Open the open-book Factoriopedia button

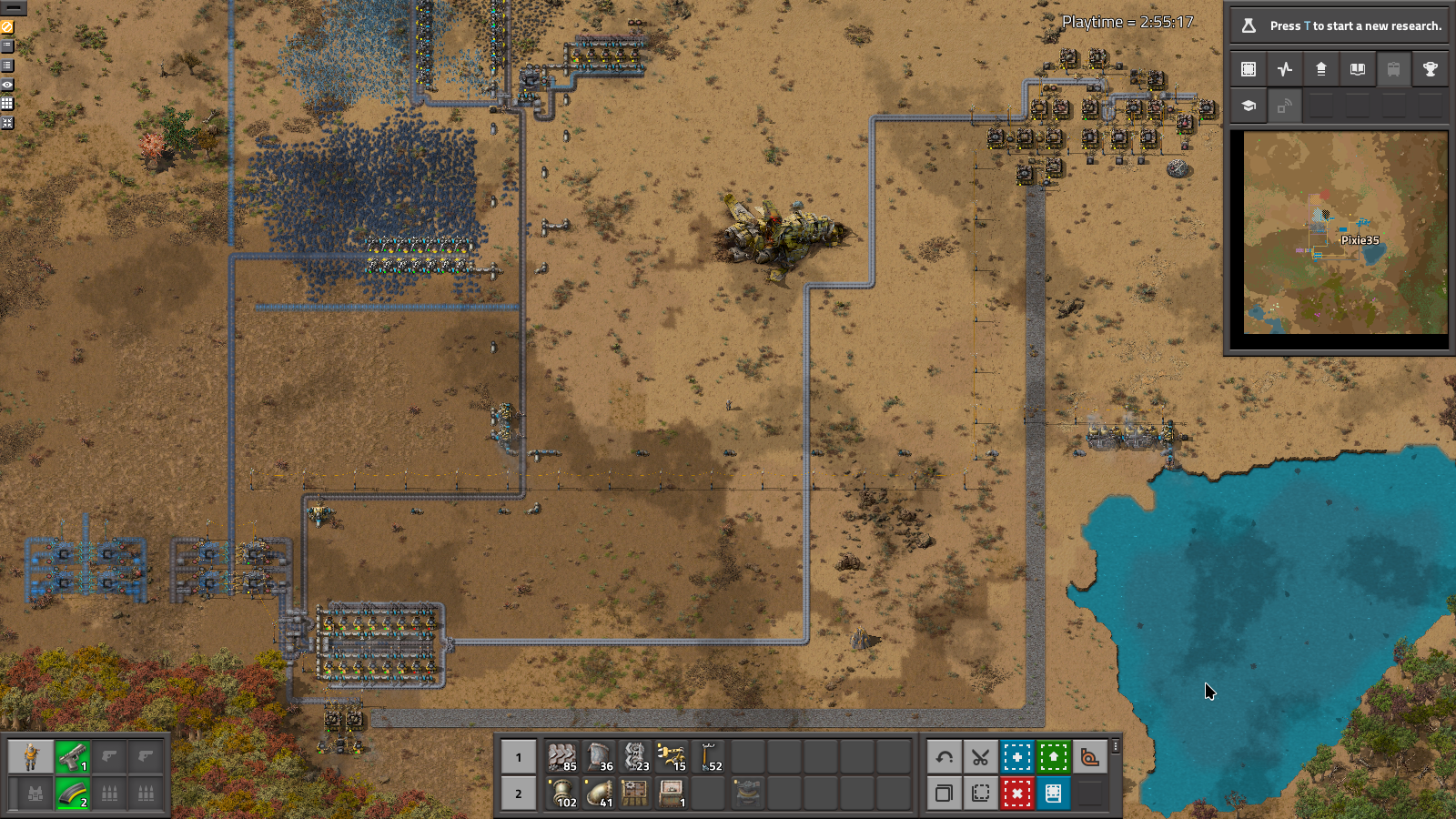pyautogui.click(x=1358, y=69)
